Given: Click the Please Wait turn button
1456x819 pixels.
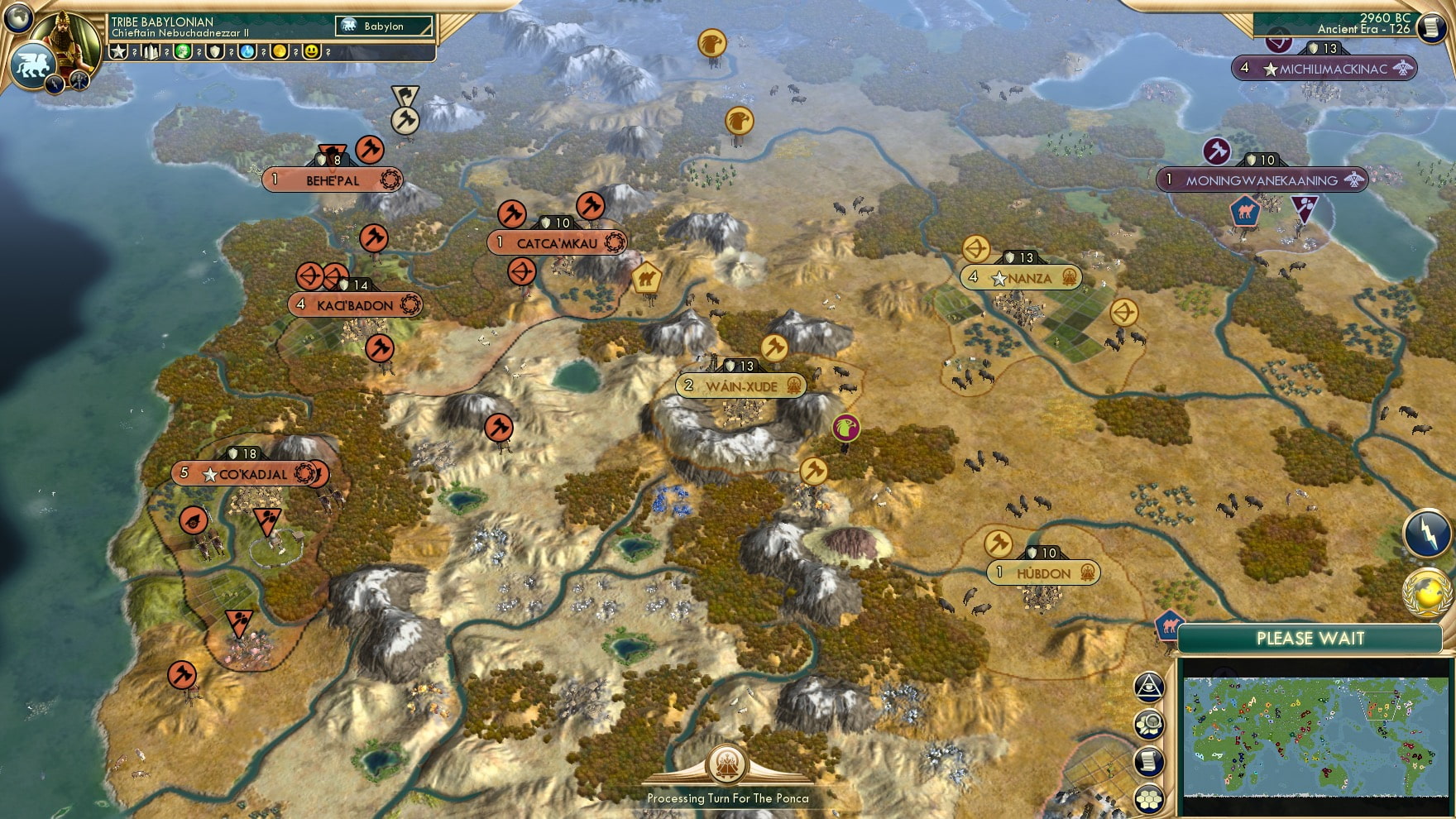Looking at the screenshot, I should point(1310,639).
